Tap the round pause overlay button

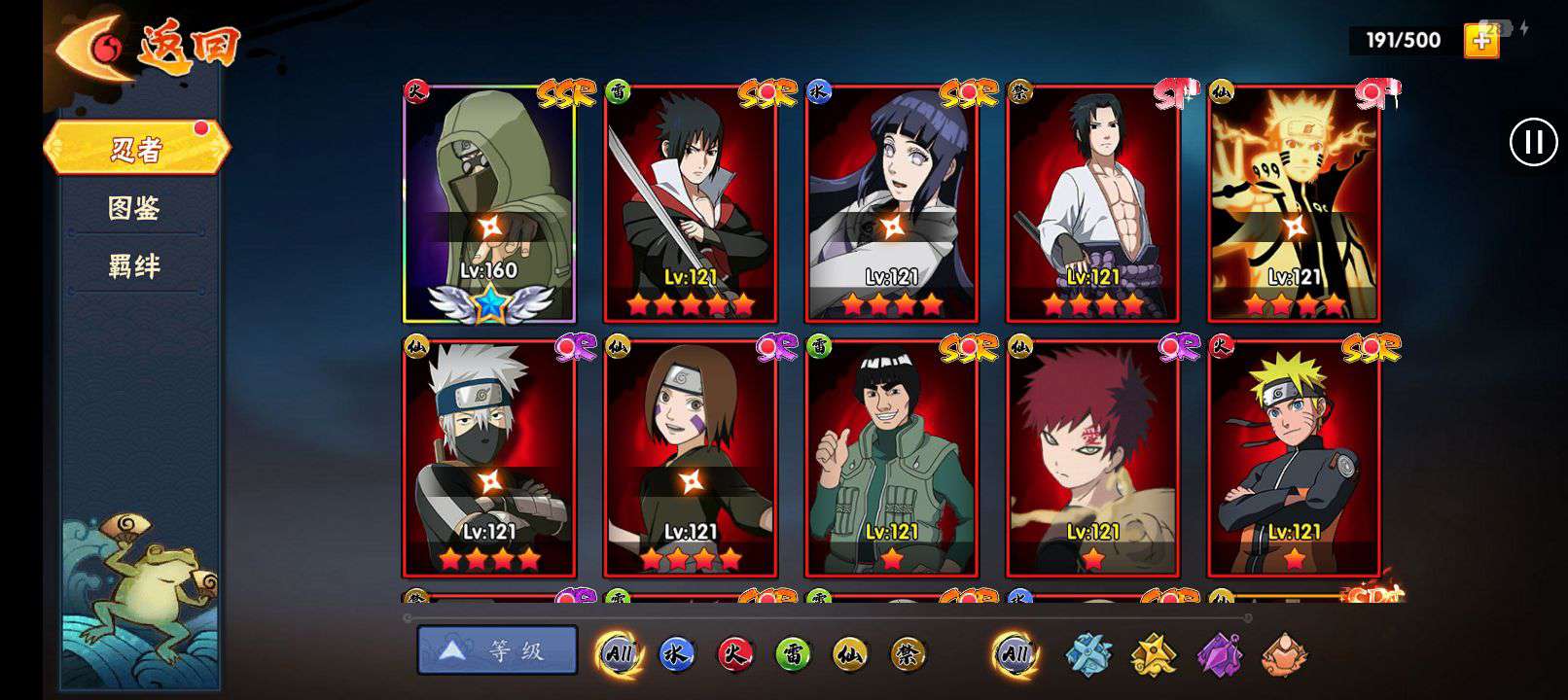click(1533, 142)
